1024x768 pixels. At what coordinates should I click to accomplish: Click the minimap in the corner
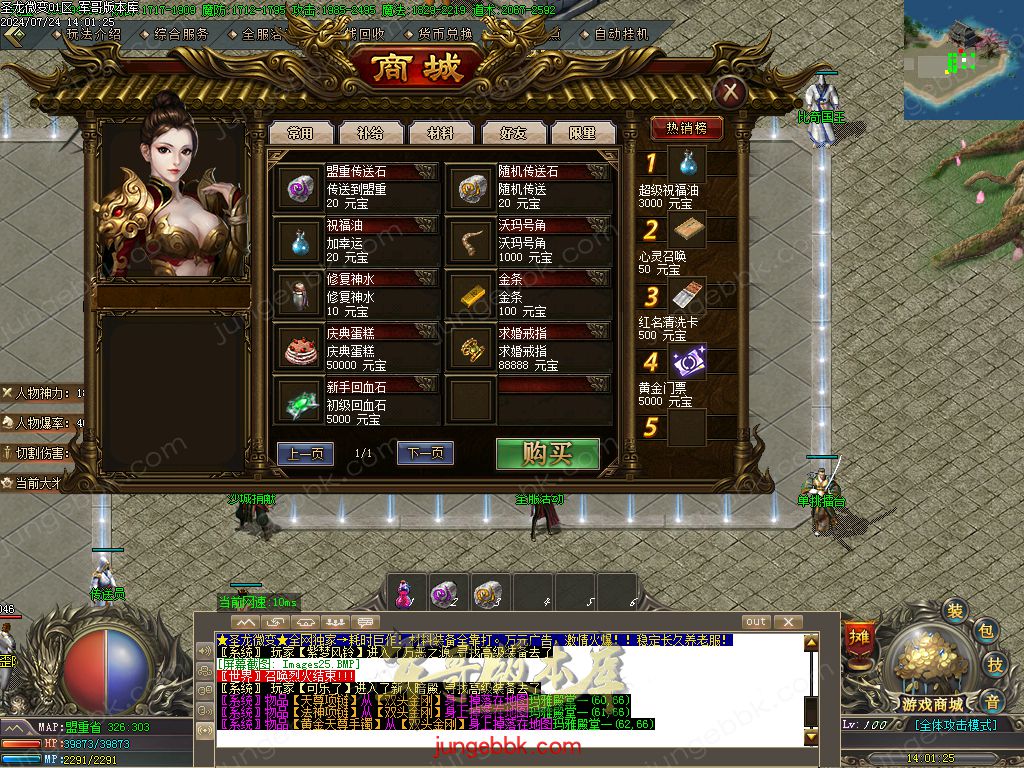pos(963,60)
